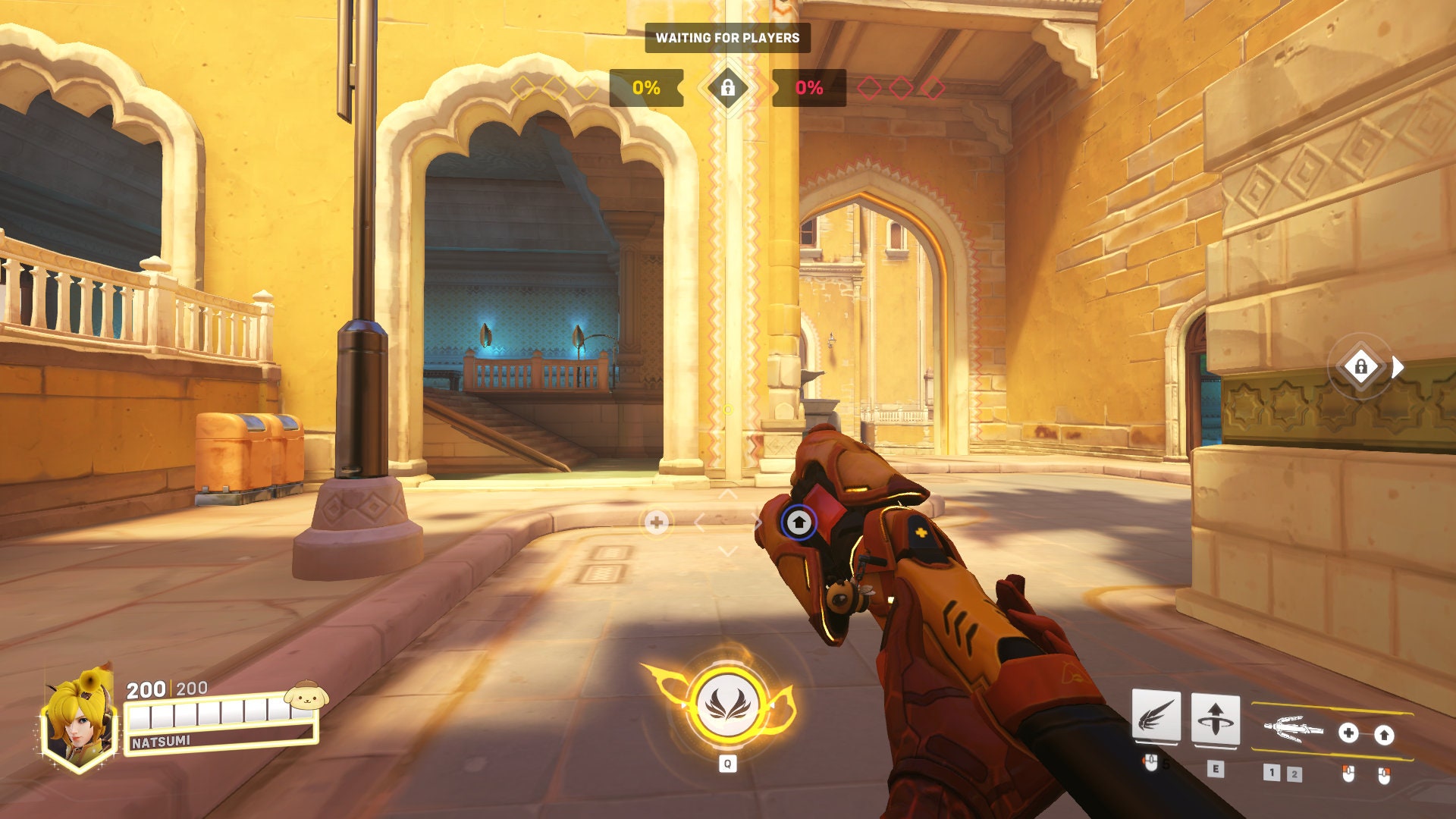Viewport: 1456px width, 819px height.
Task: Click the blue up-arrow ping marker near crosshair
Action: [799, 523]
